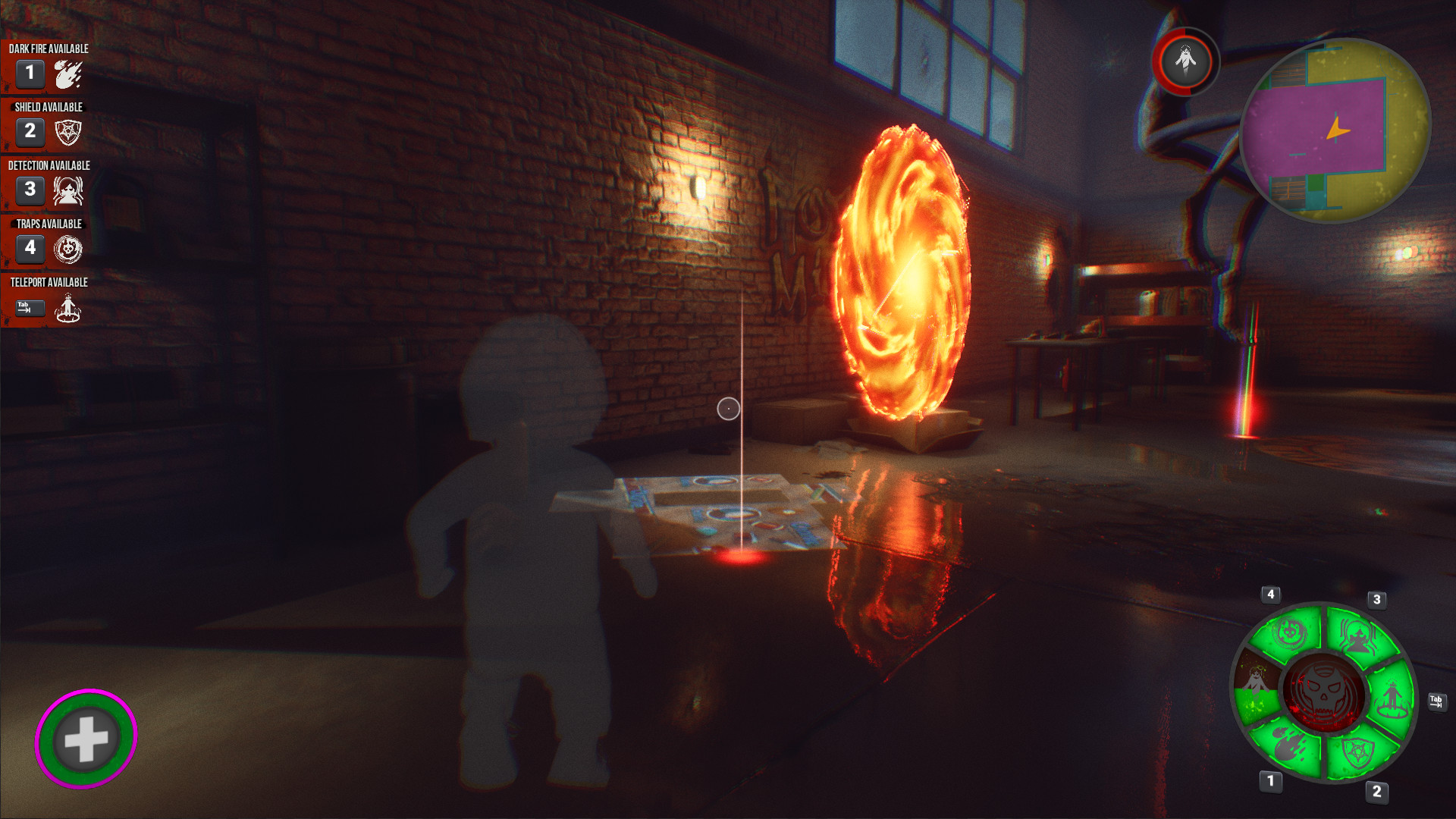Click the dark fire segment on the ability wheel
Viewport: 1456px width, 819px height.
point(1288,745)
